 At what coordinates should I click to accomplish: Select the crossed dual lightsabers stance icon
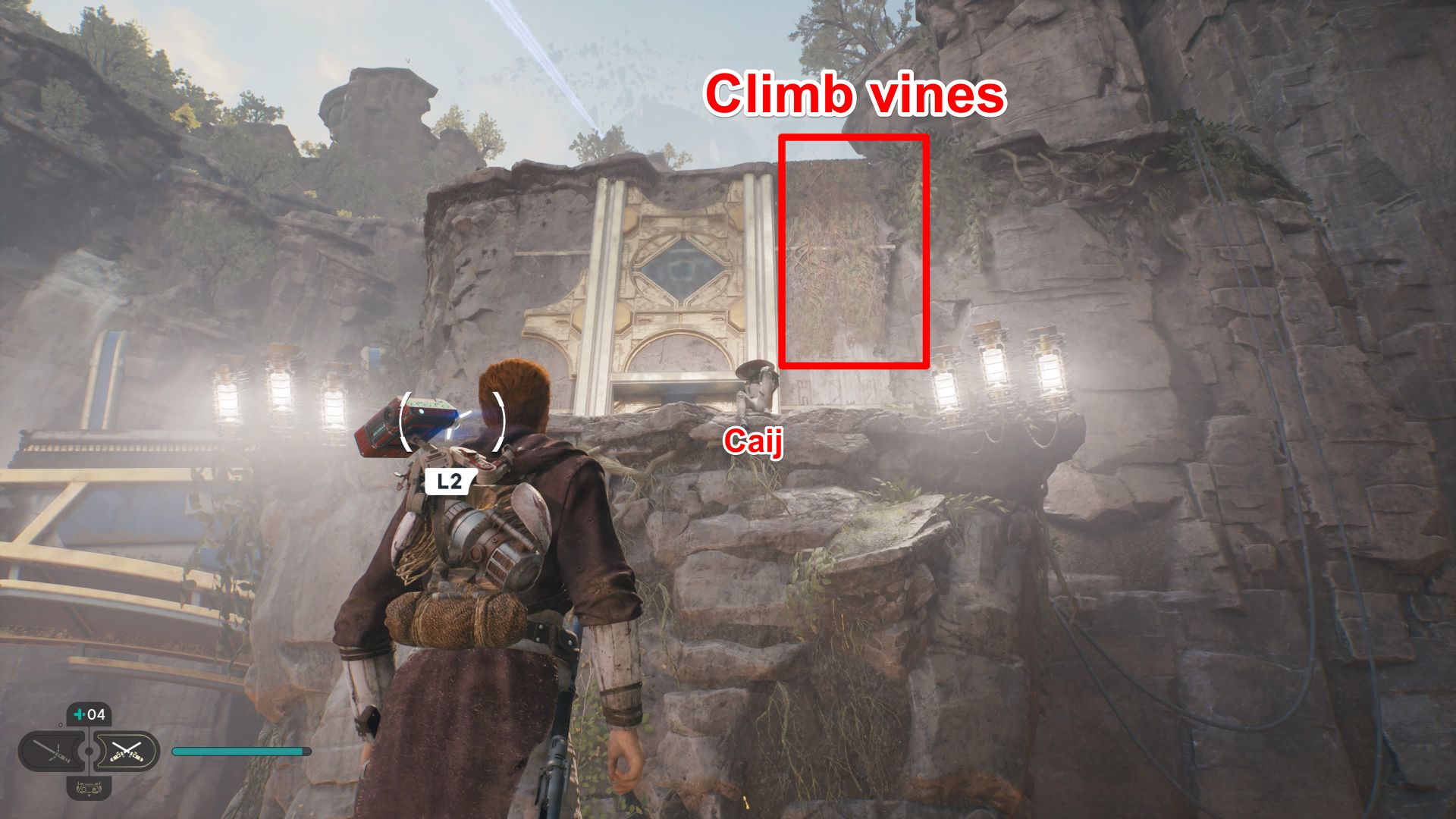point(127,752)
